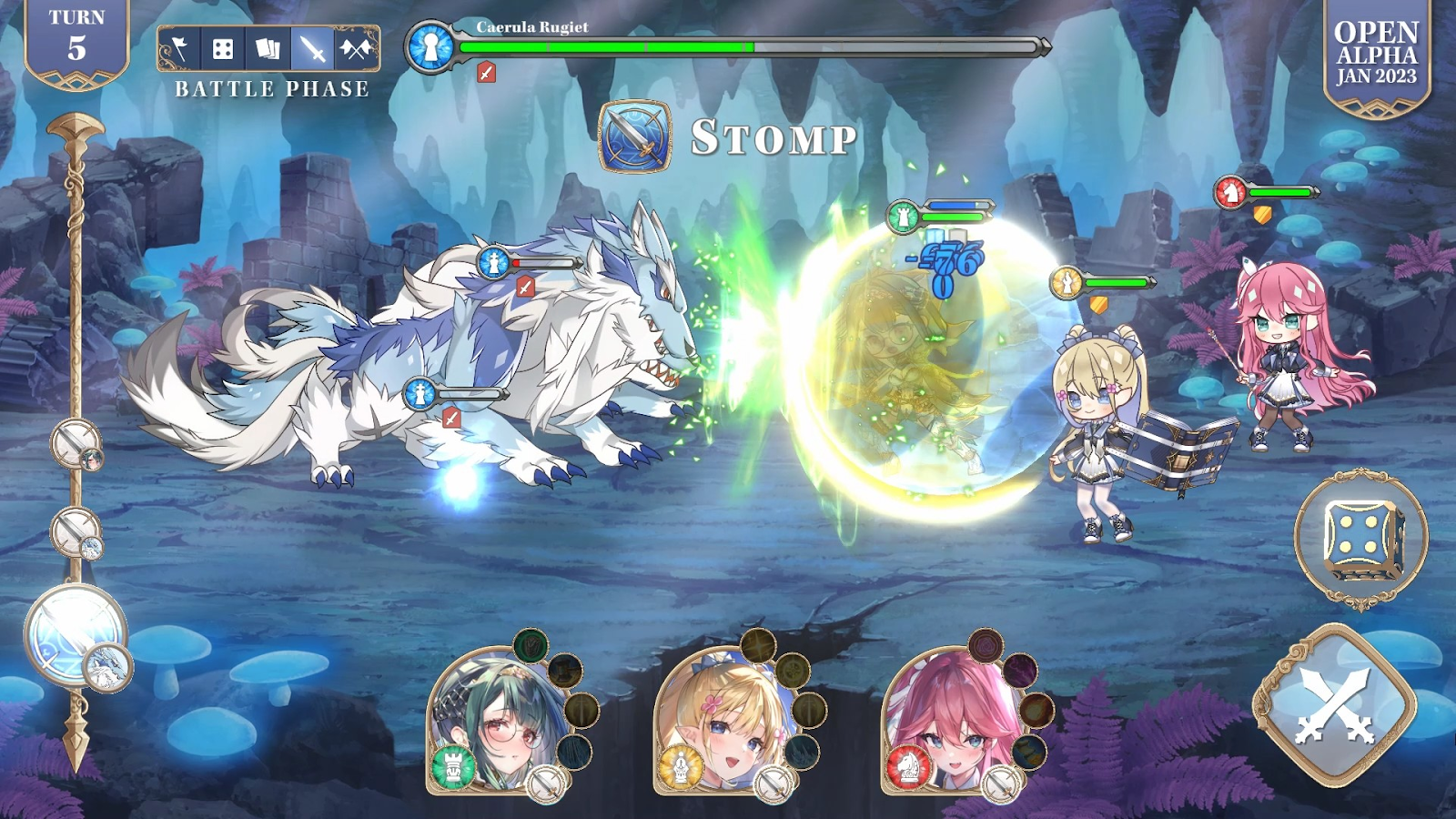The image size is (1456, 819).
Task: Select the large wolf turn-order marker
Action: tap(76, 634)
